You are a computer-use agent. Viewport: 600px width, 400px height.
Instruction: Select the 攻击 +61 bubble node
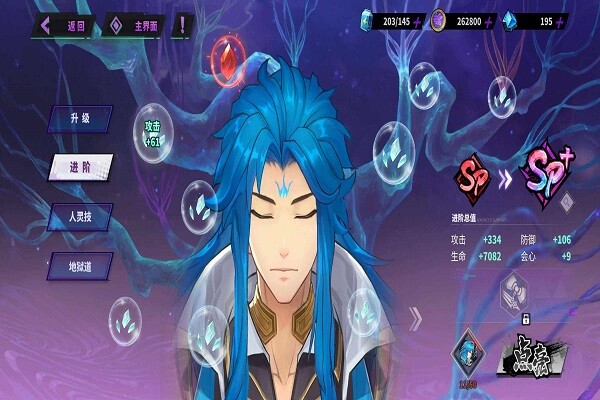point(154,132)
